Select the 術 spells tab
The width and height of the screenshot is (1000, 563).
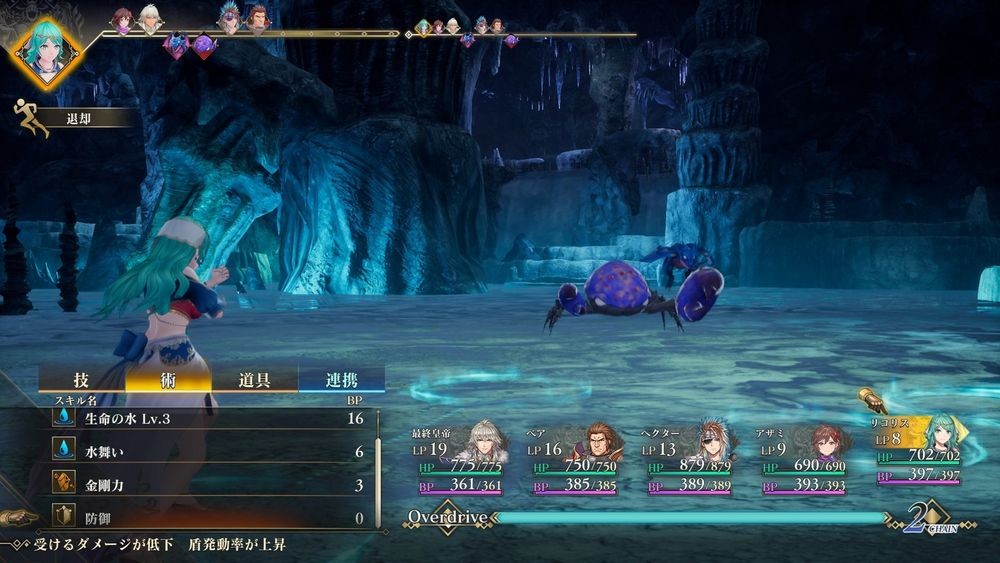pos(168,380)
